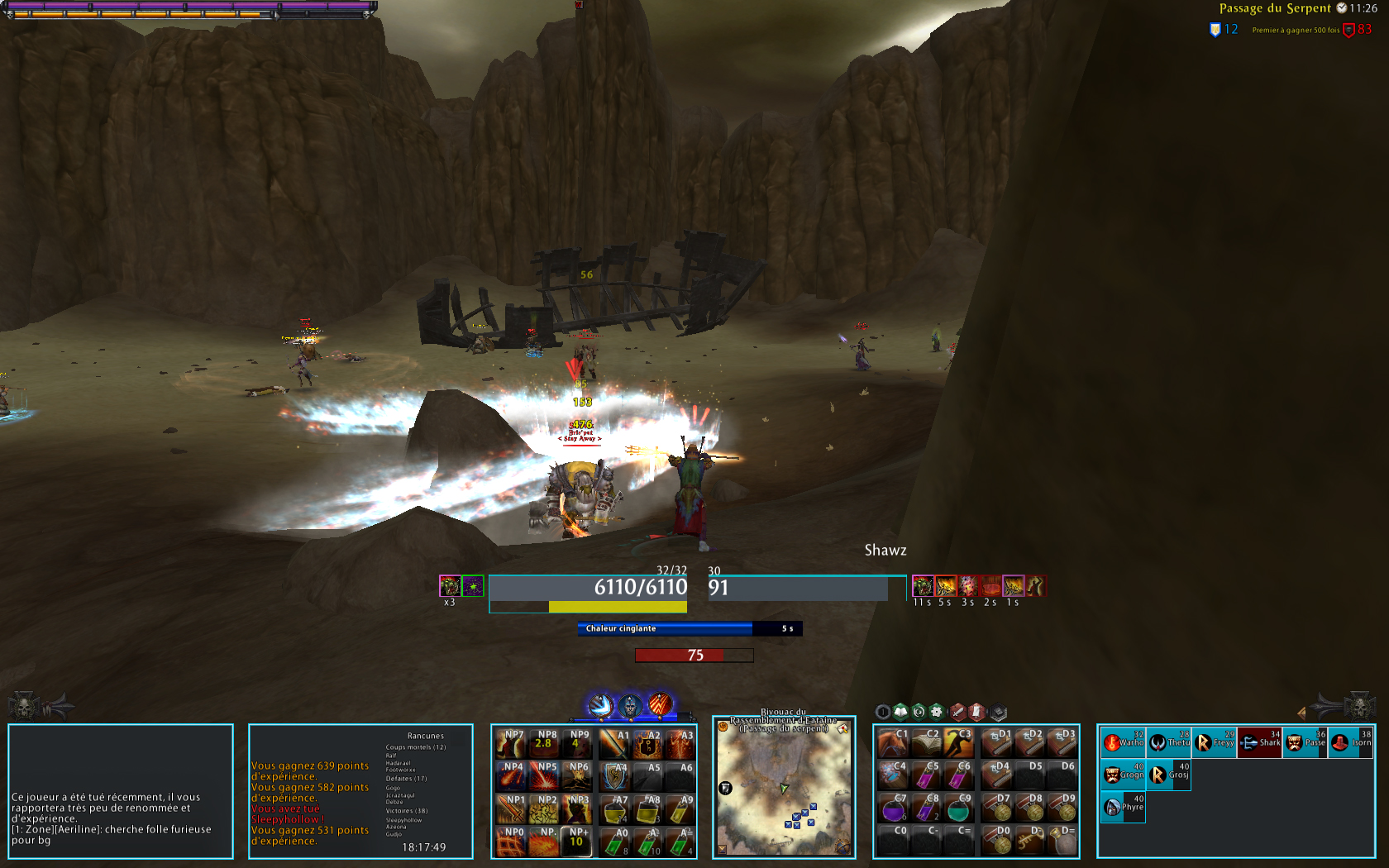1389x868 pixels.
Task: Drink the purple flask in slot C7
Action: pos(893,808)
